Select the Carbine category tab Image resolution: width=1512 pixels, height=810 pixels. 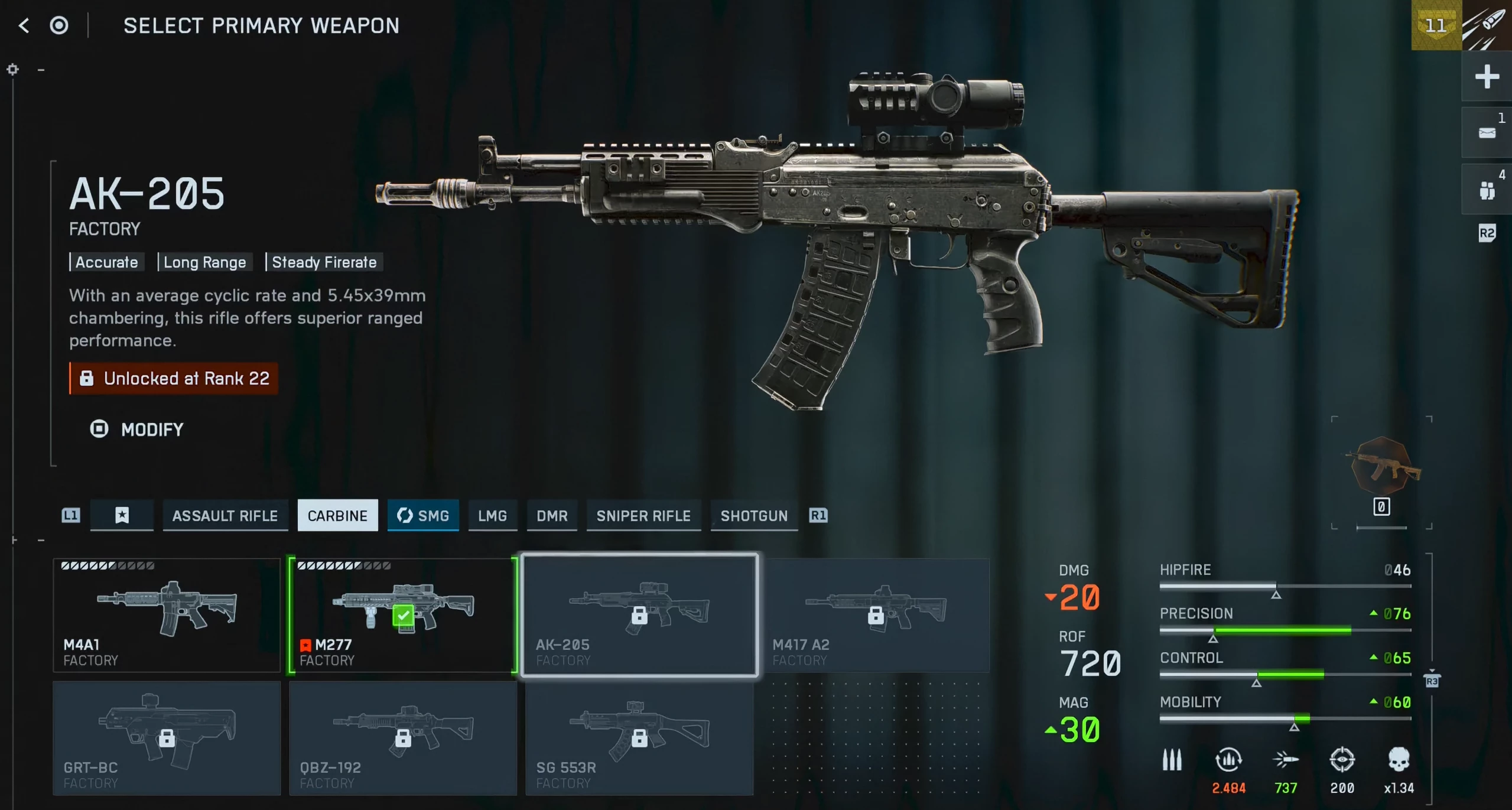pyautogui.click(x=337, y=516)
